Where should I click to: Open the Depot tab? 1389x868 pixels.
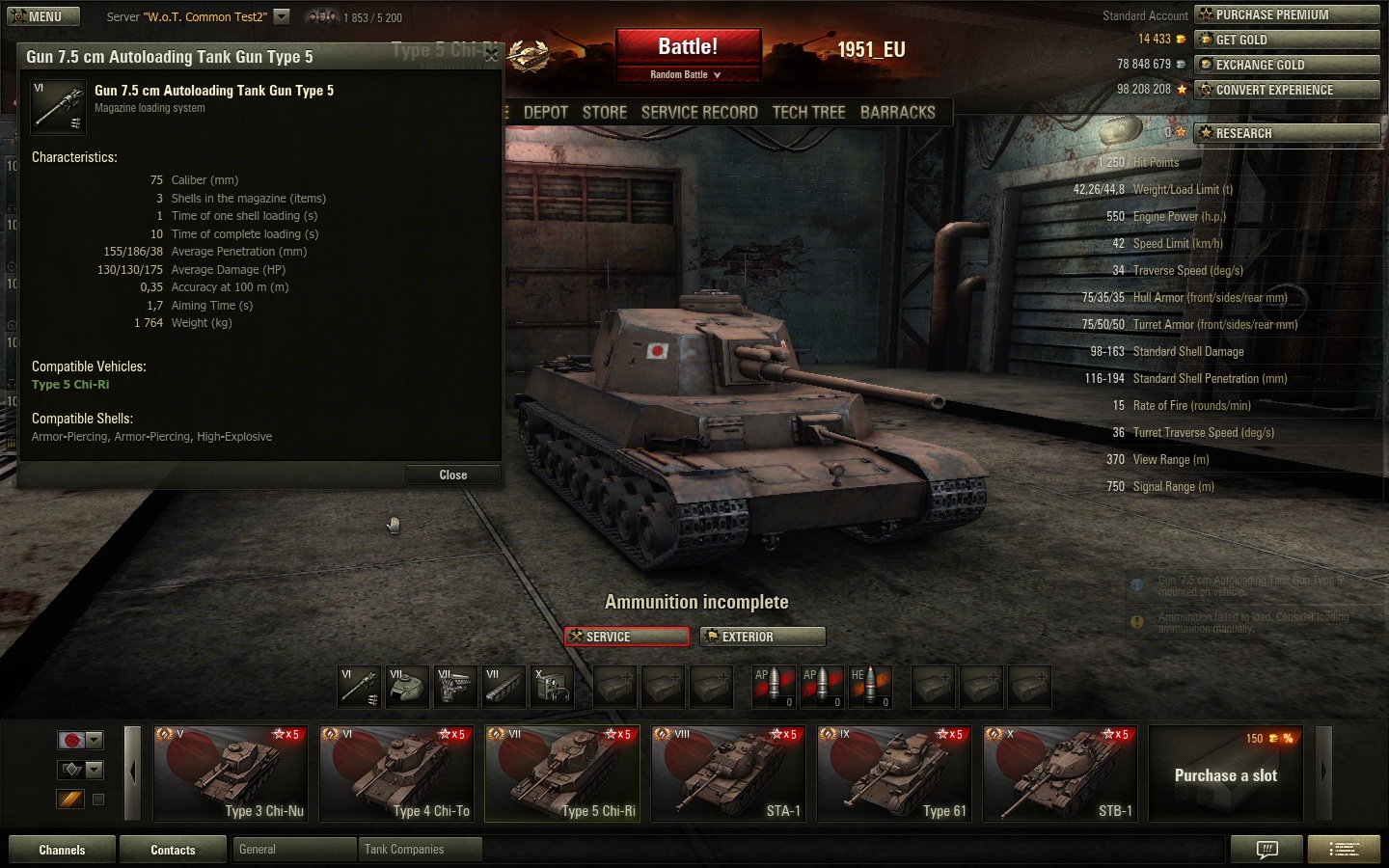(x=546, y=112)
